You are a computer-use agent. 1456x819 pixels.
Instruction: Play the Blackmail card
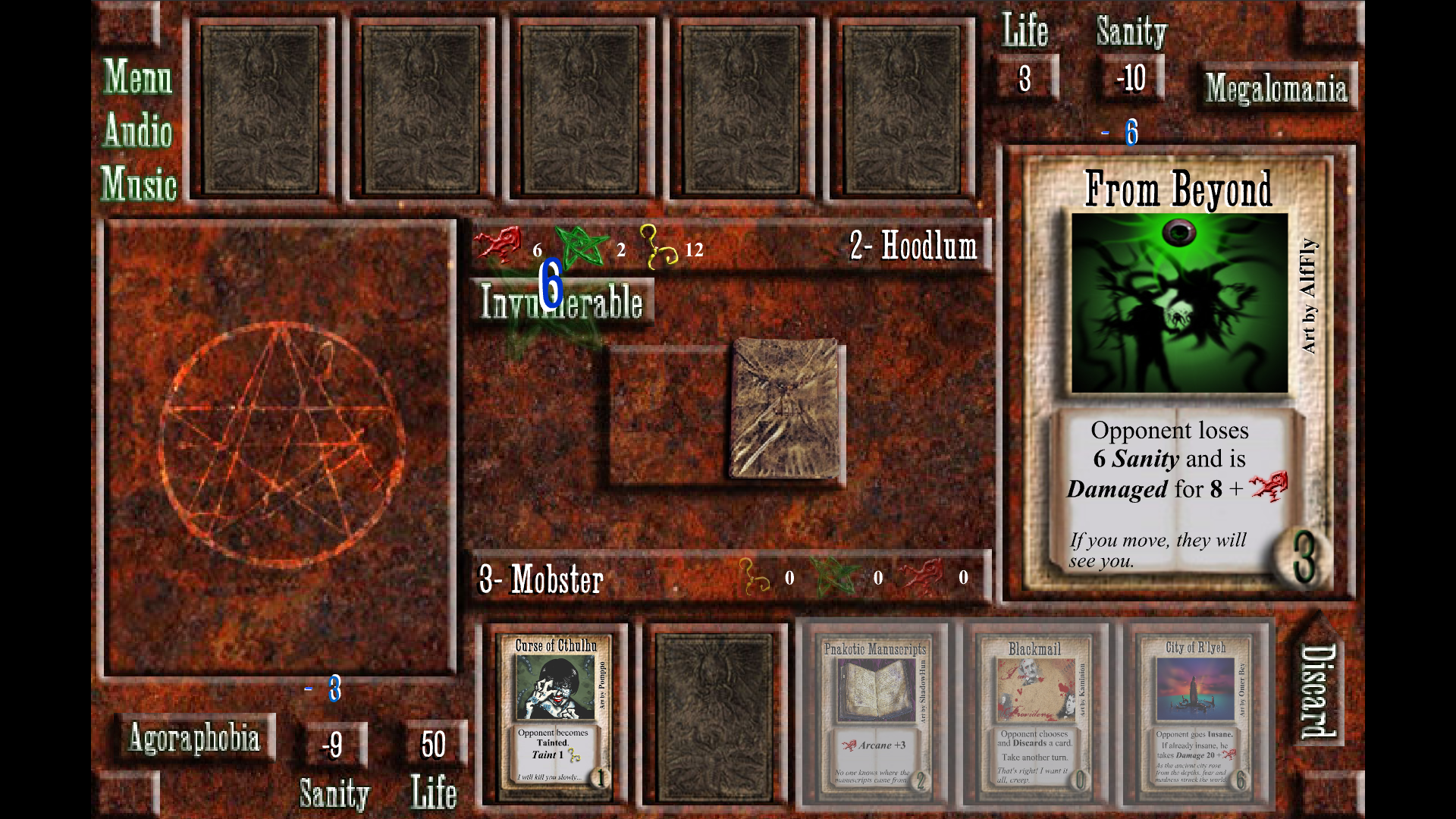[1034, 714]
